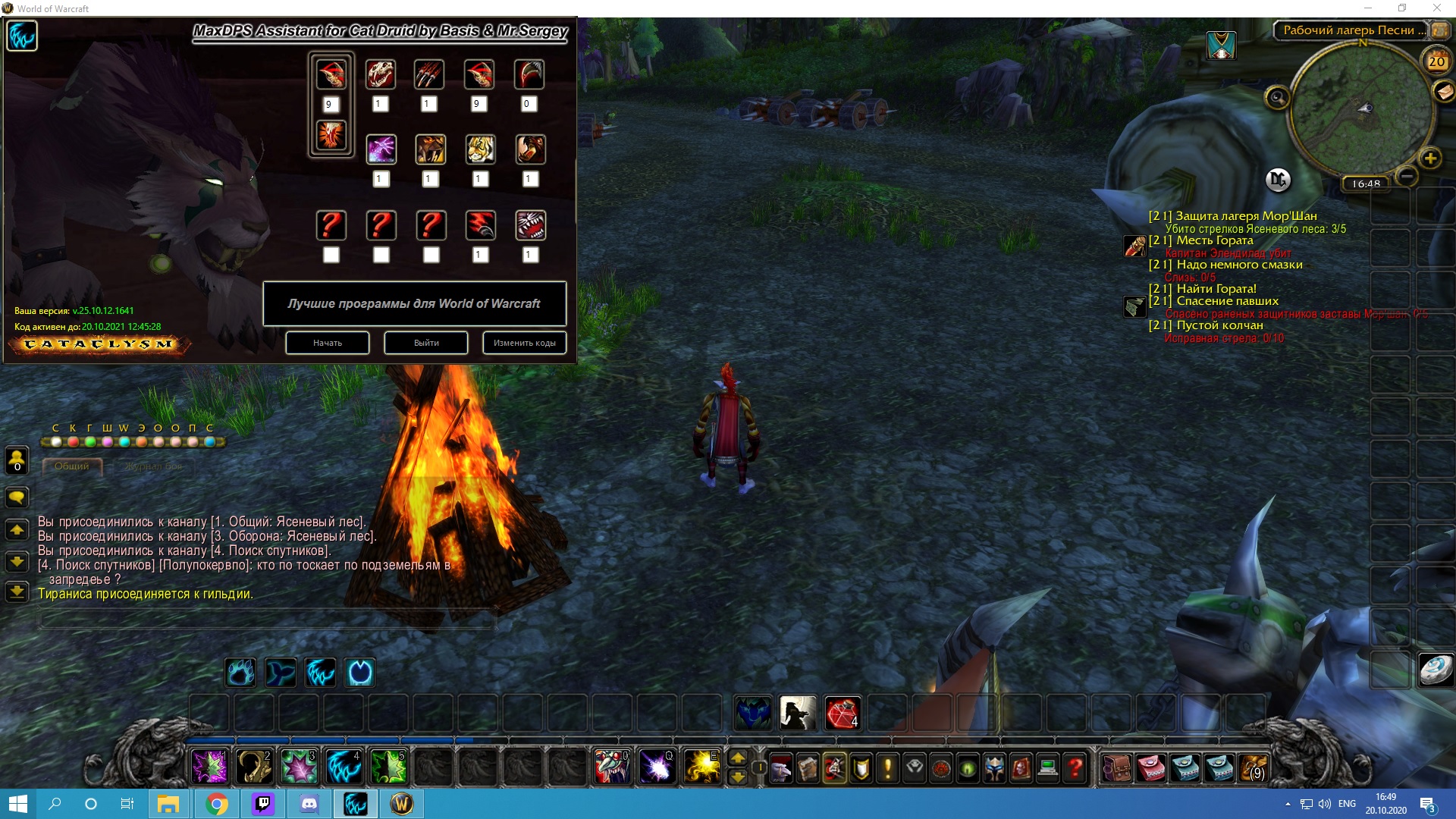
Task: Click the Начать button in MaxDPS panel
Action: pos(328,343)
